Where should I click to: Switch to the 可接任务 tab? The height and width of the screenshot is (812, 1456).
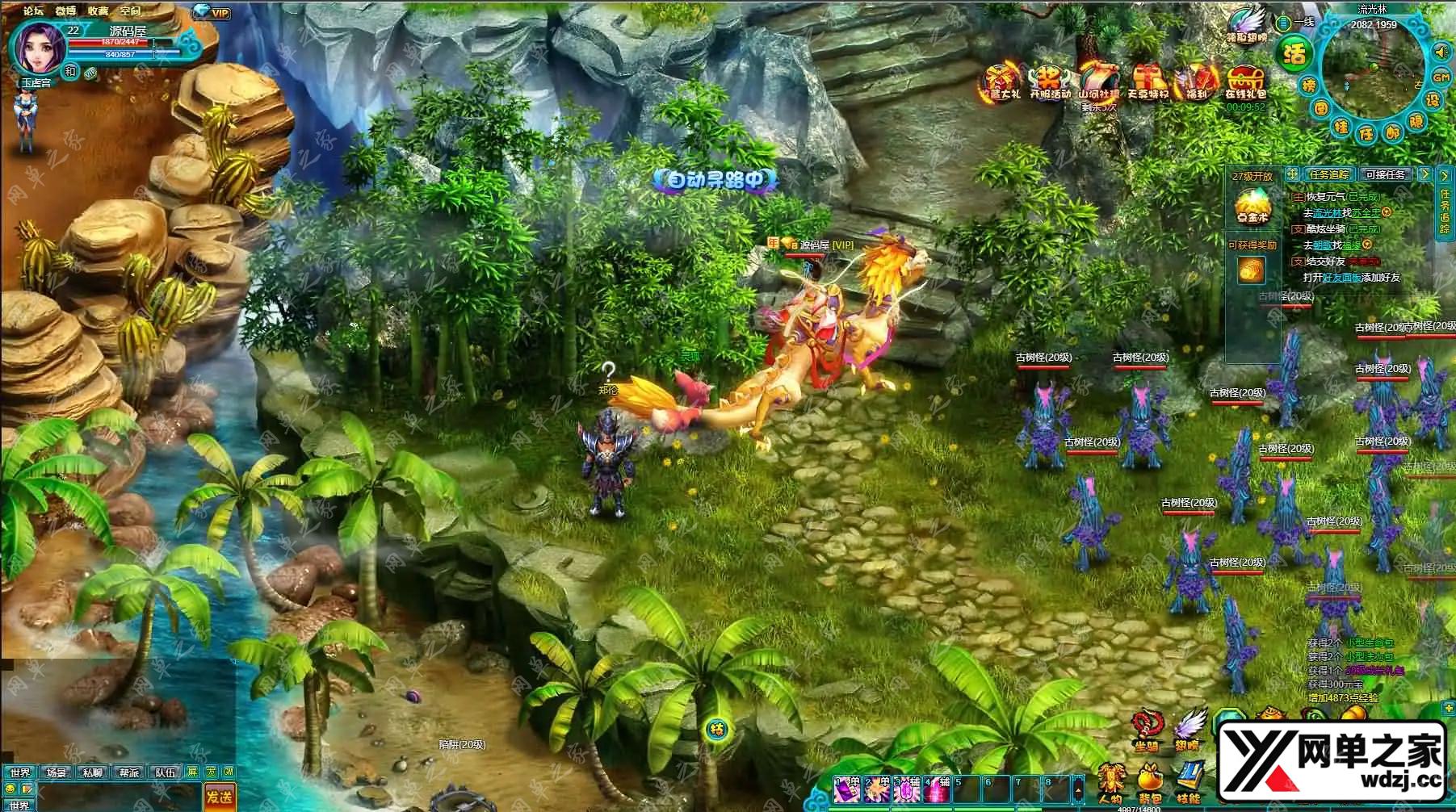tap(1386, 174)
